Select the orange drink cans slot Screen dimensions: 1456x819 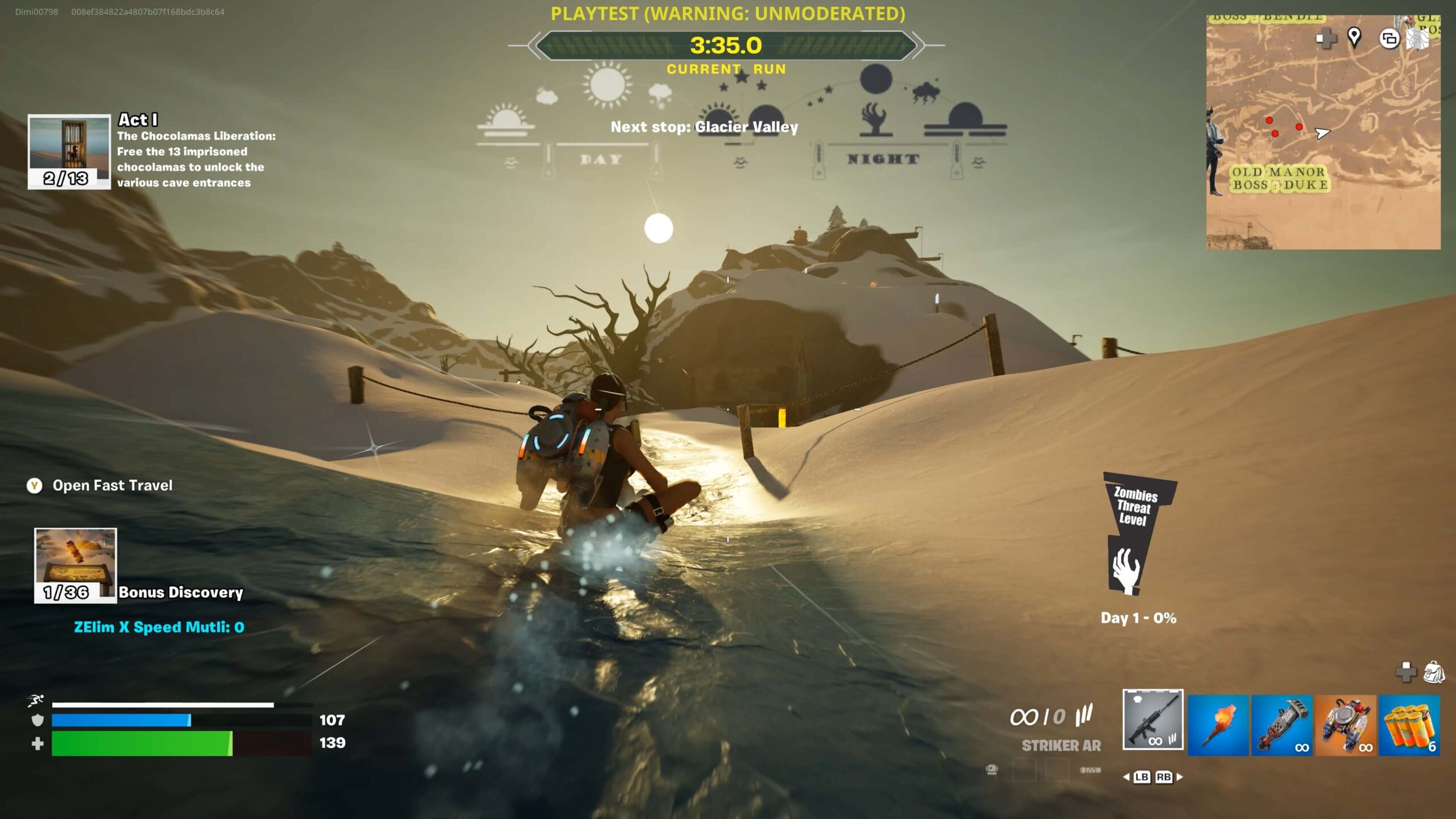1409,725
